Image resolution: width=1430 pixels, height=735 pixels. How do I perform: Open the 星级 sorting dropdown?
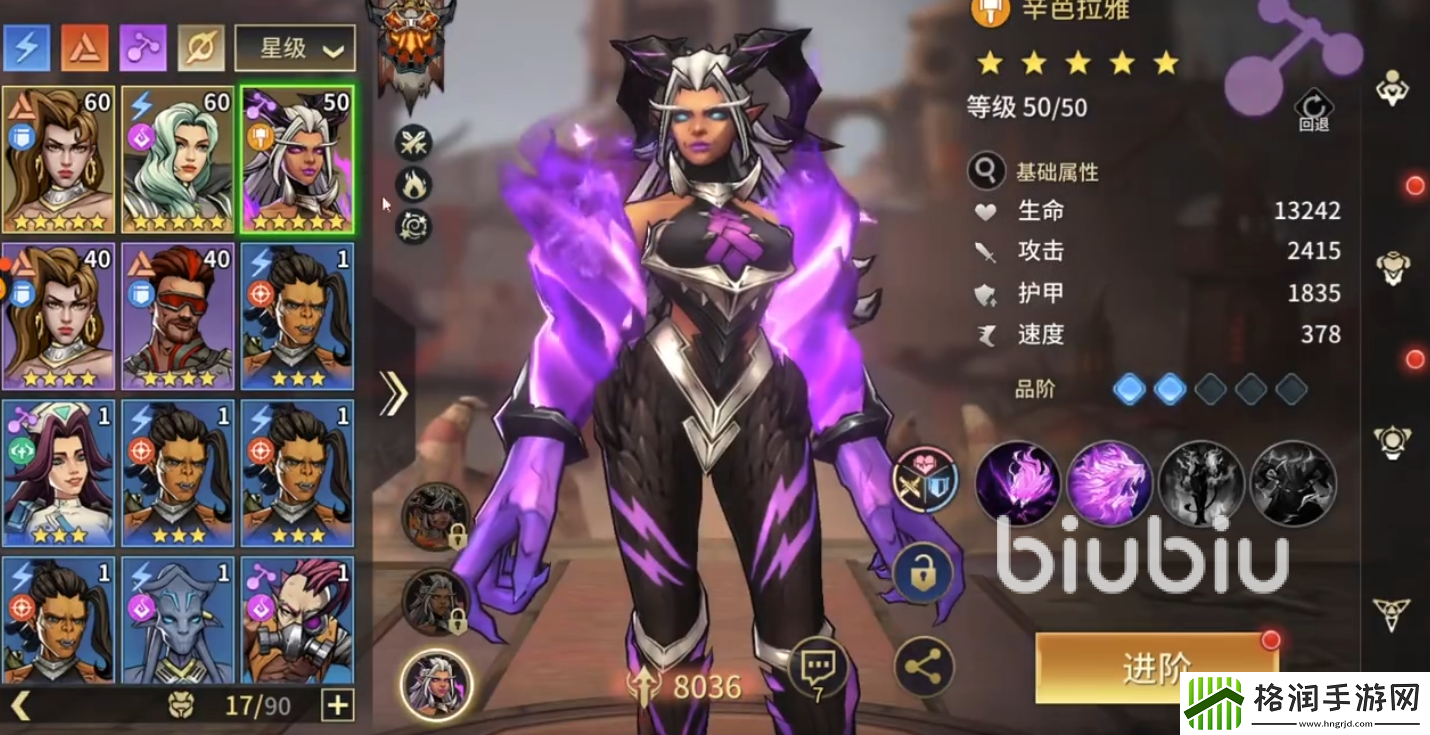[295, 45]
